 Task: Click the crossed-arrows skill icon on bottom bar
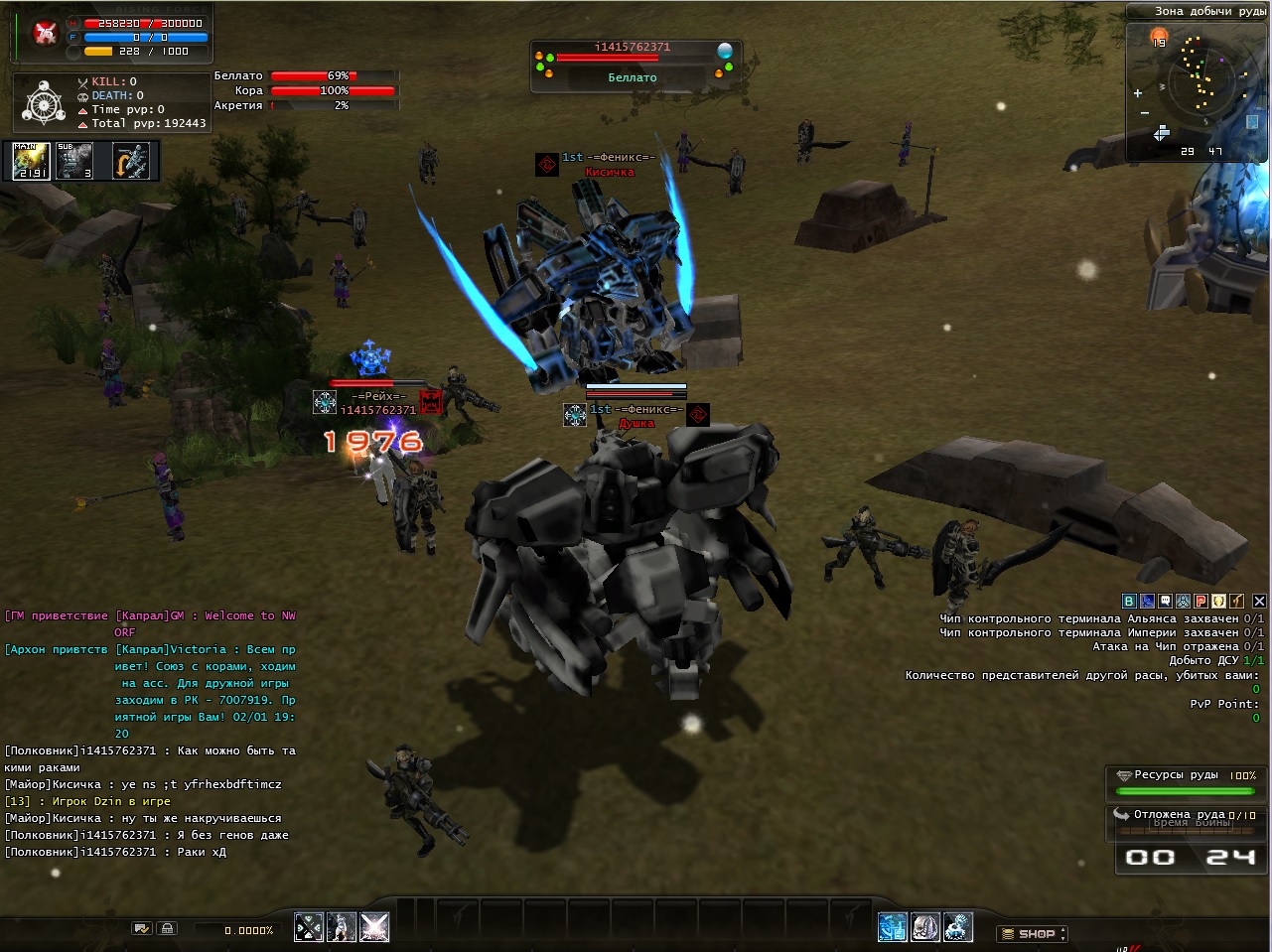click(x=309, y=927)
